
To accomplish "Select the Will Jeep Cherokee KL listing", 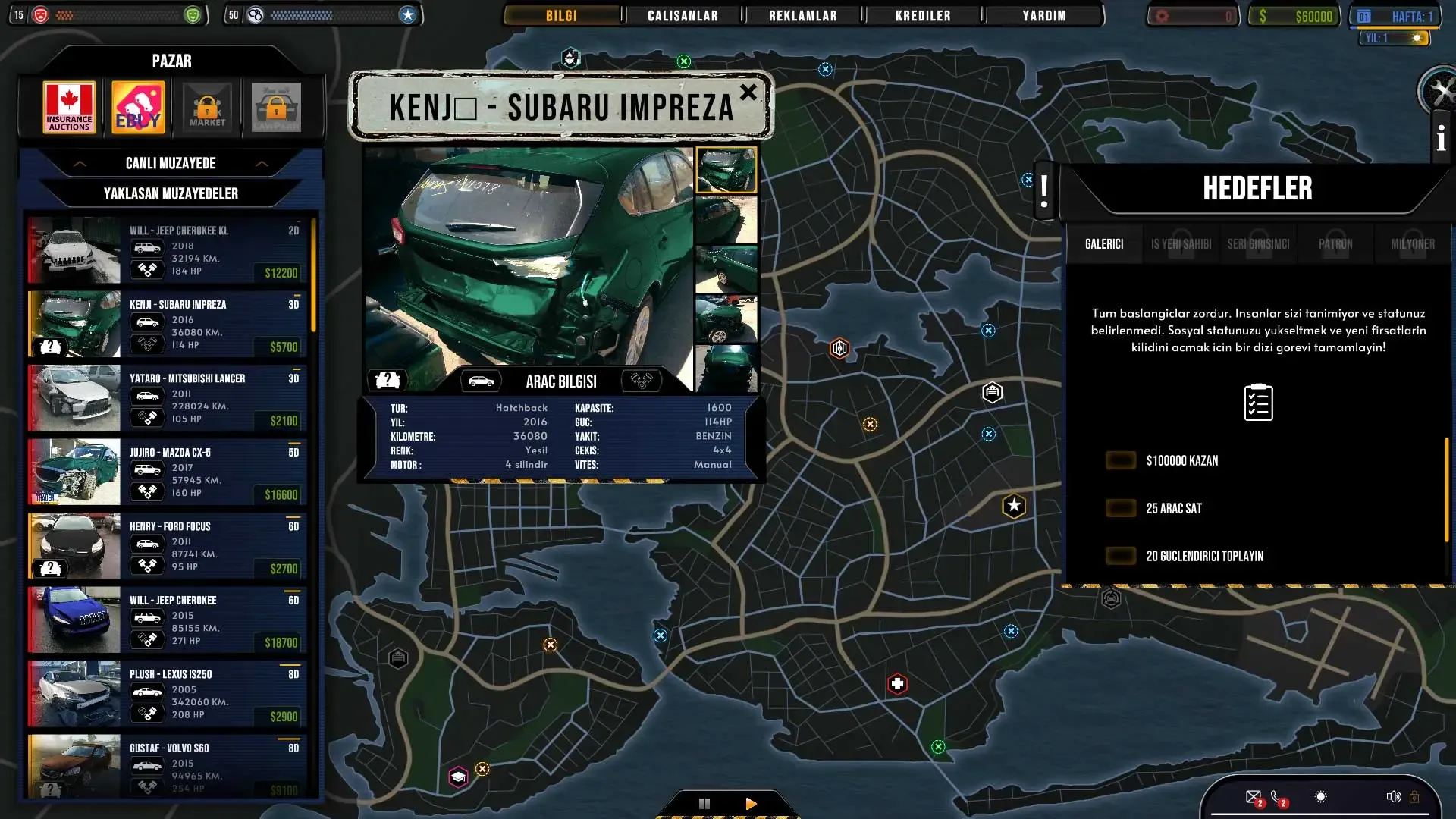I will (167, 250).
